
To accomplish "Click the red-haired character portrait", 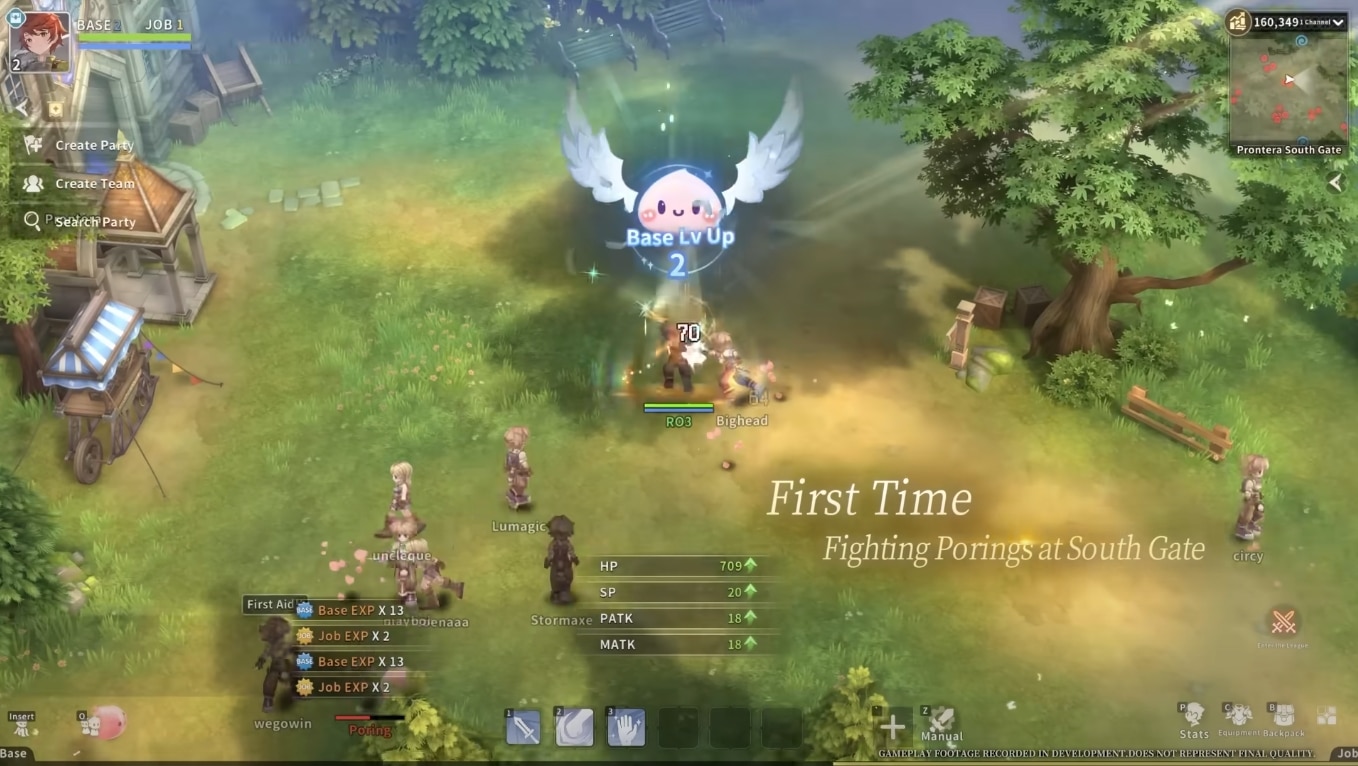I will pyautogui.click(x=40, y=40).
